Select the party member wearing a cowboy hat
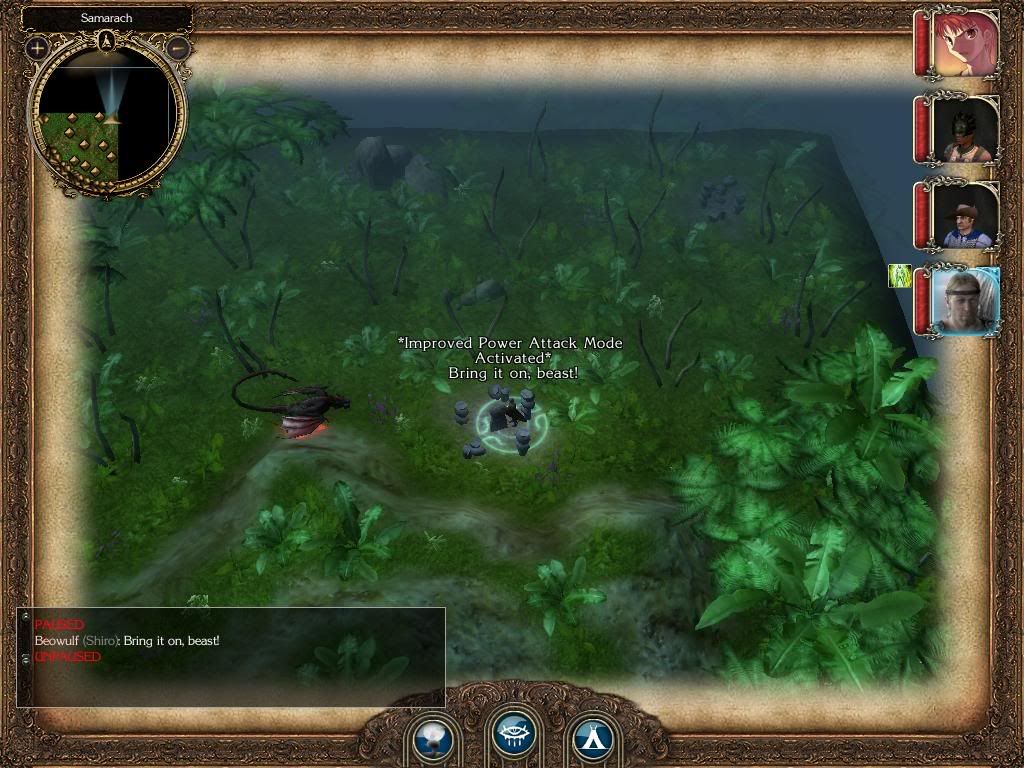 coord(965,215)
